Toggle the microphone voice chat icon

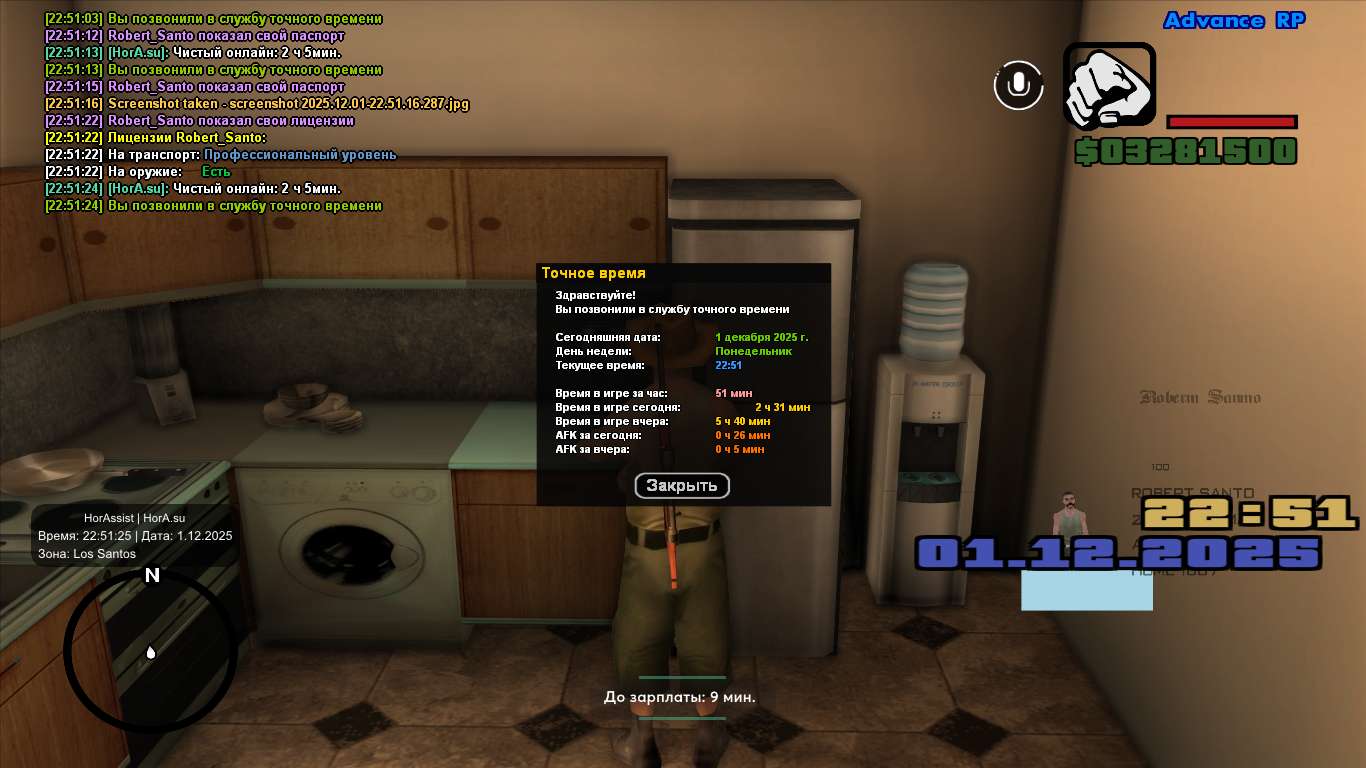pyautogui.click(x=1018, y=85)
